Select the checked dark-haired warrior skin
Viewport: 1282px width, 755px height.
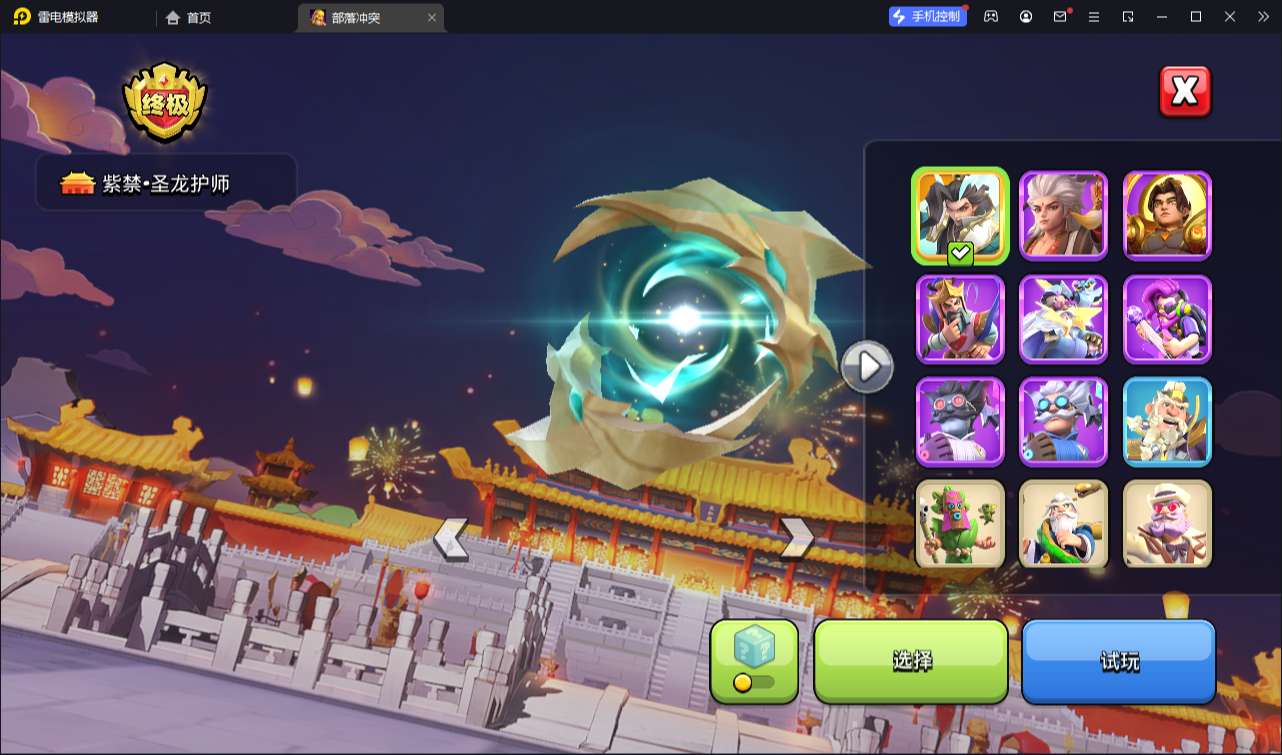[x=960, y=214]
